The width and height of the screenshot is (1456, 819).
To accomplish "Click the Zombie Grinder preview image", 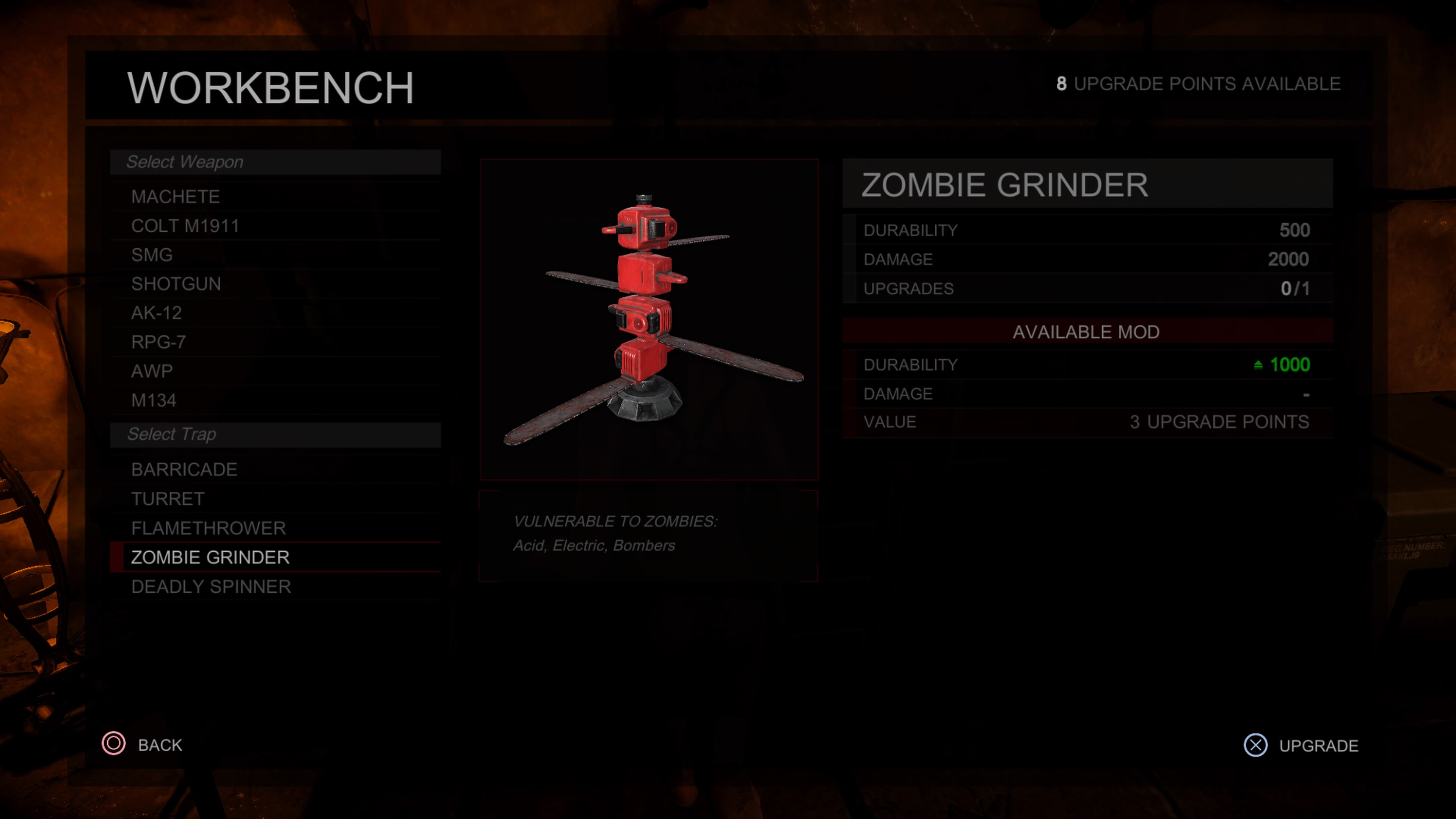I will 649,320.
